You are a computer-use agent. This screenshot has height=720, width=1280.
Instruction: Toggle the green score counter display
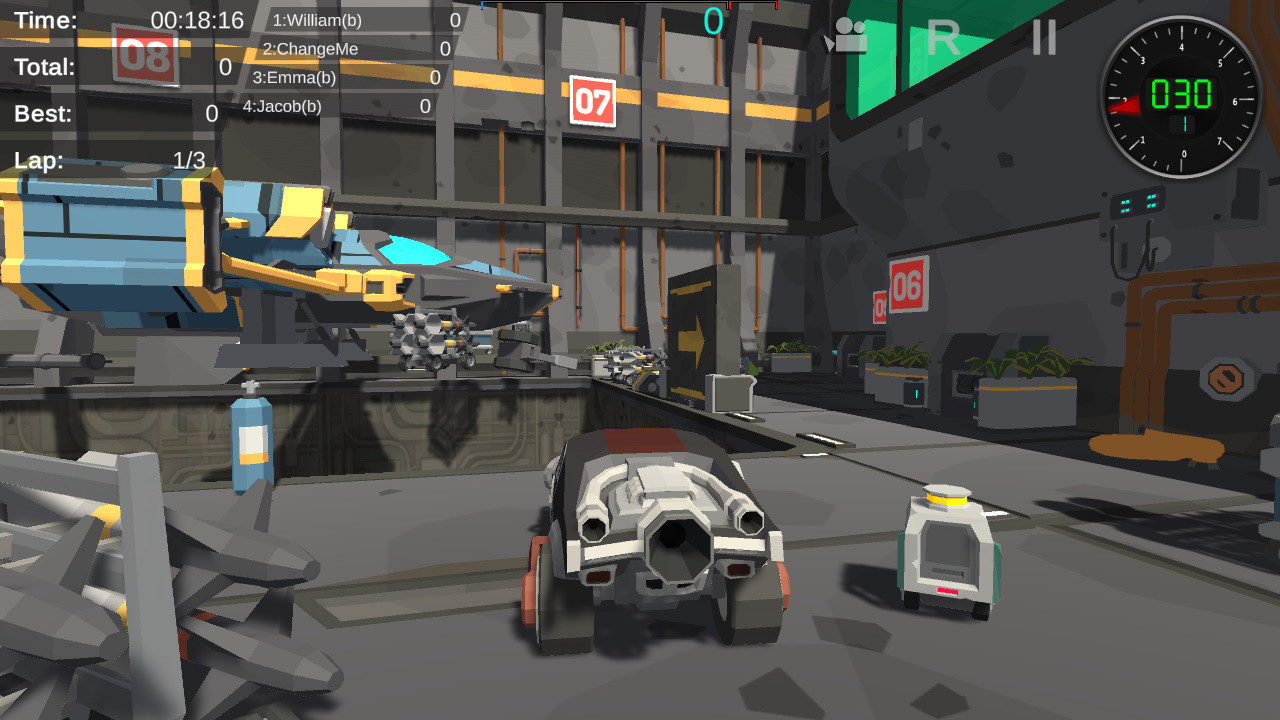click(x=712, y=20)
